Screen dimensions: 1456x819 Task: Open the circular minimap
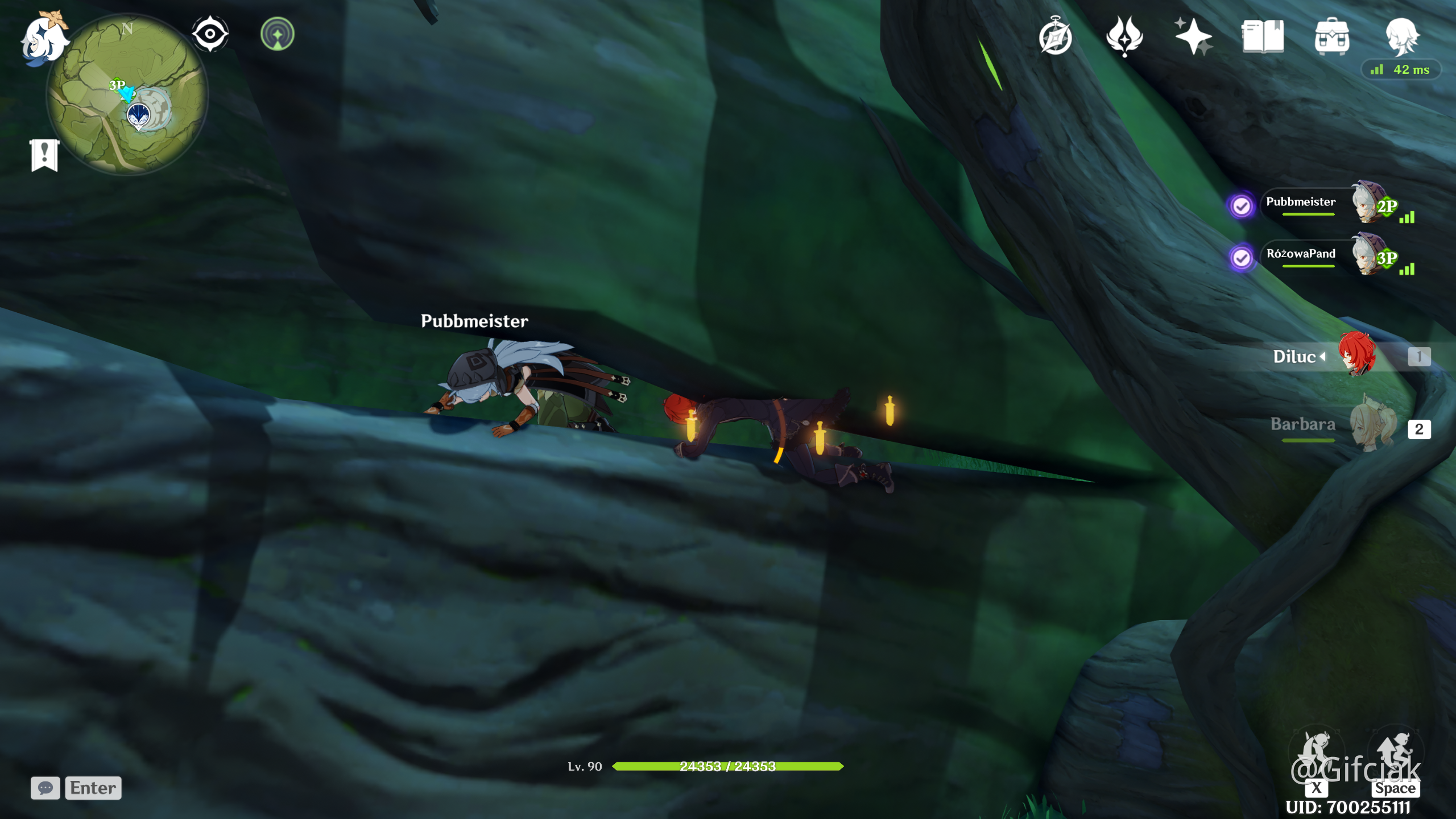pyautogui.click(x=127, y=94)
